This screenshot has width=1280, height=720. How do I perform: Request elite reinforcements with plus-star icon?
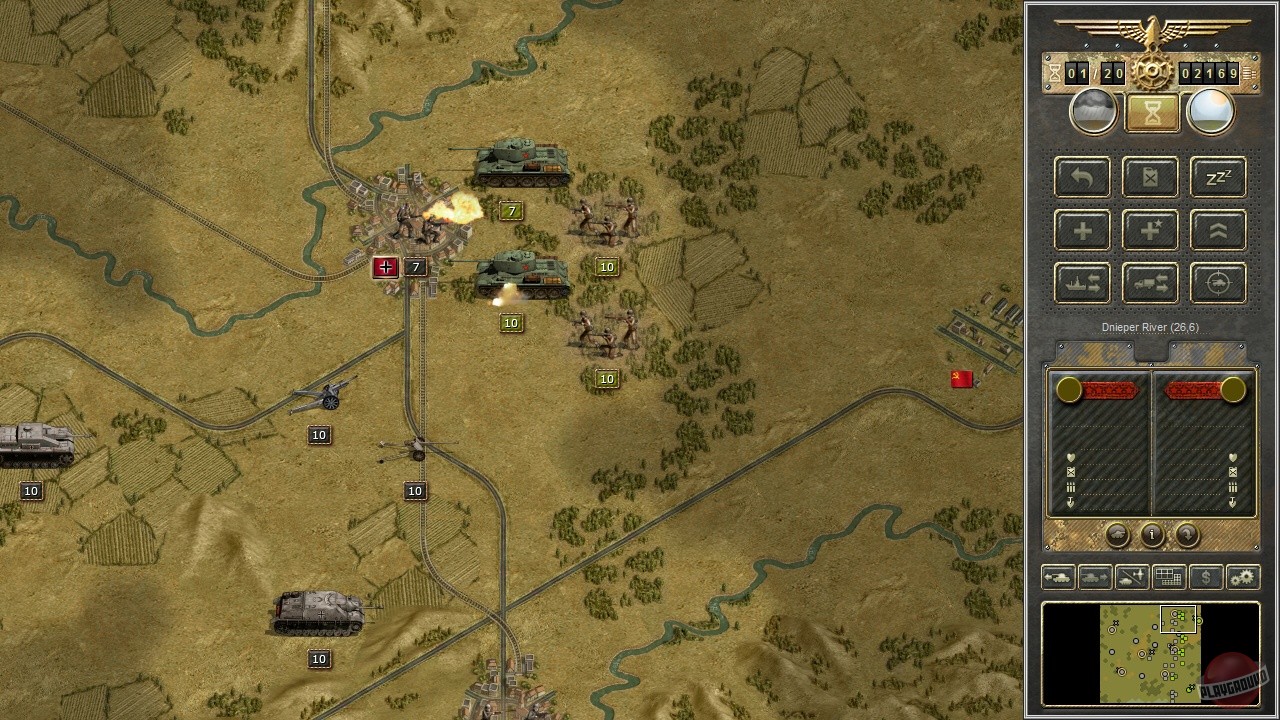pos(1149,230)
